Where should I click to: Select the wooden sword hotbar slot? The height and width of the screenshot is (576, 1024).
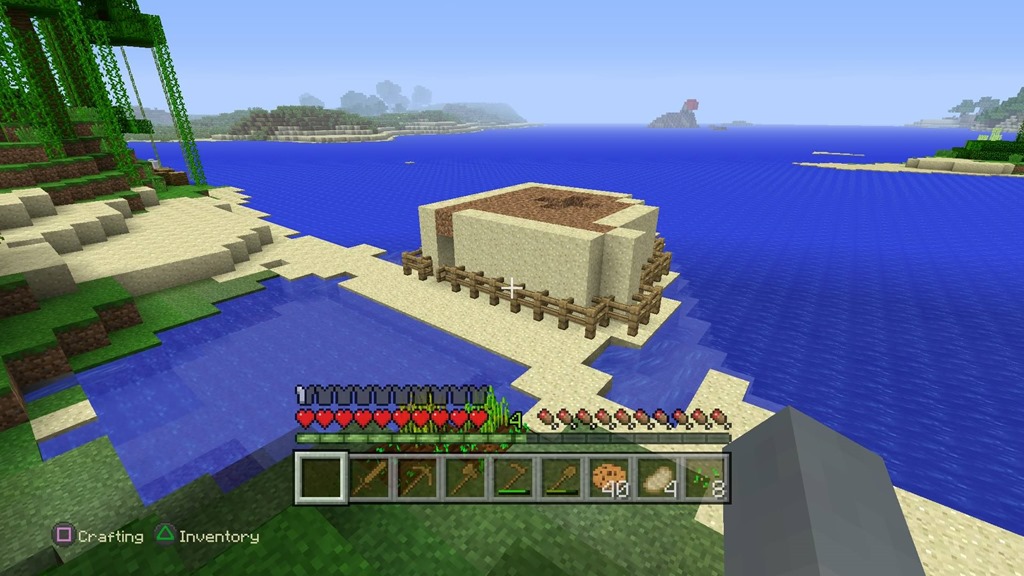[x=369, y=477]
